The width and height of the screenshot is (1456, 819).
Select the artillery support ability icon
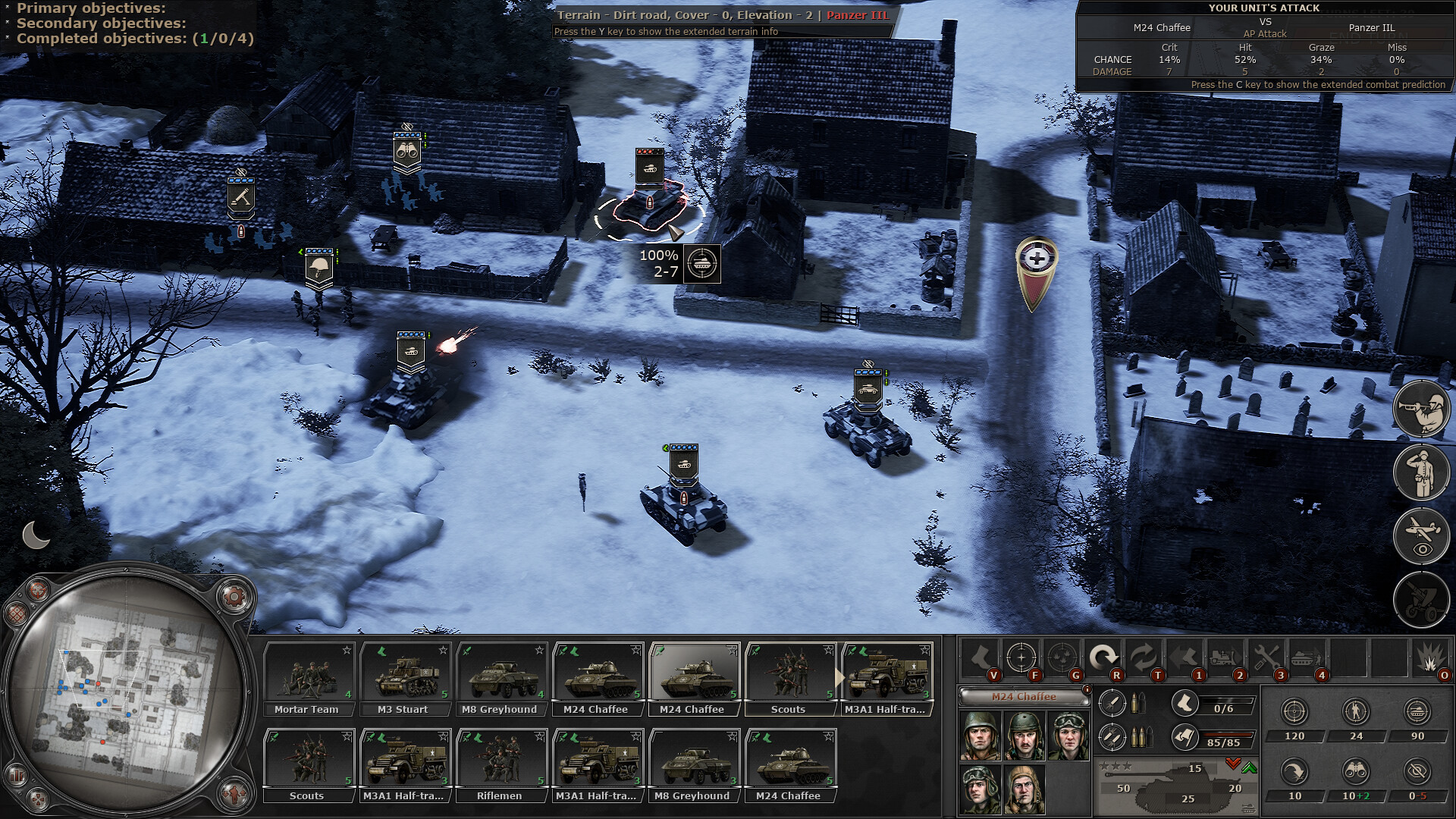pos(1423,599)
